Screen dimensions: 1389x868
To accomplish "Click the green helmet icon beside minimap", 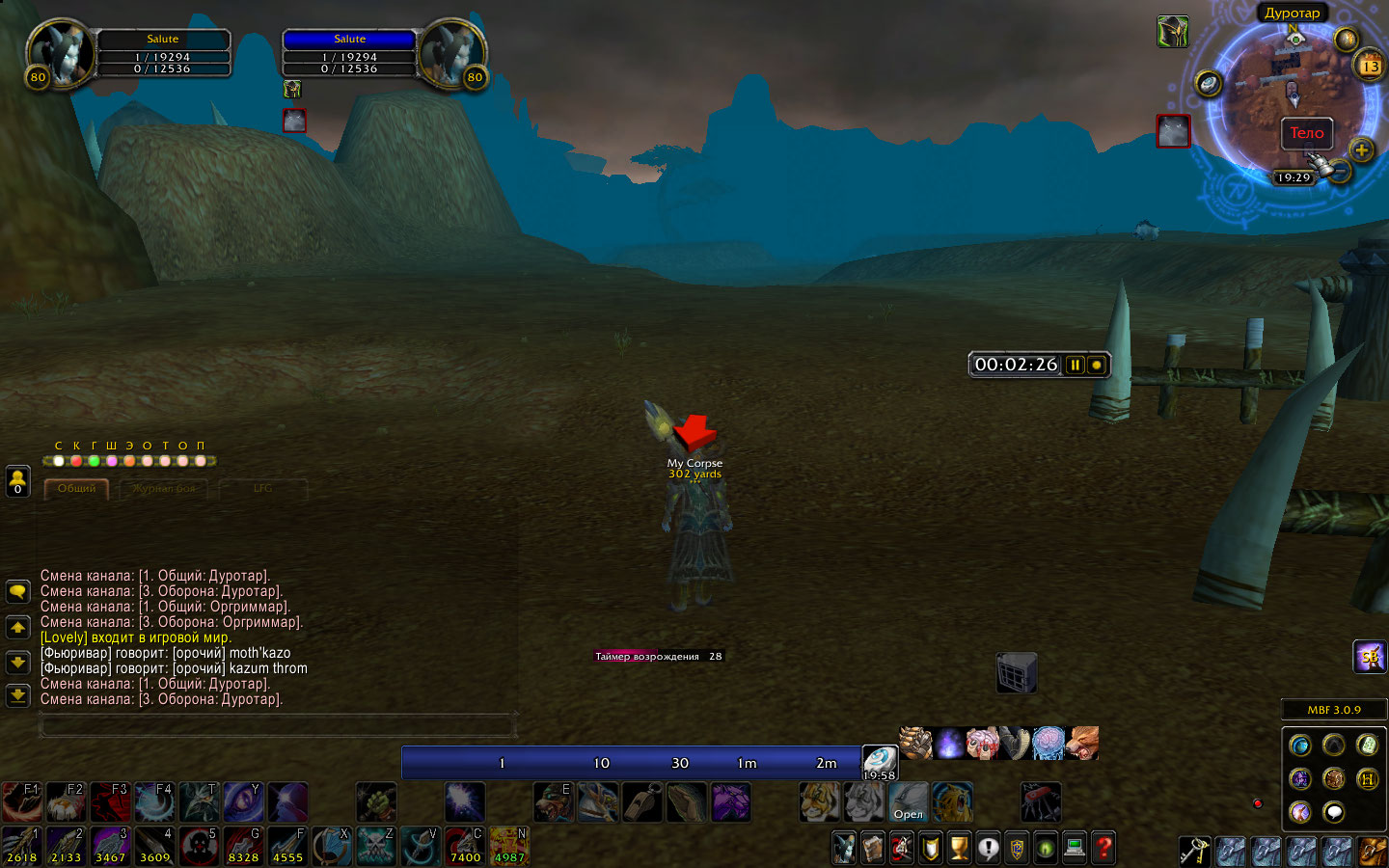I will click(x=1172, y=32).
